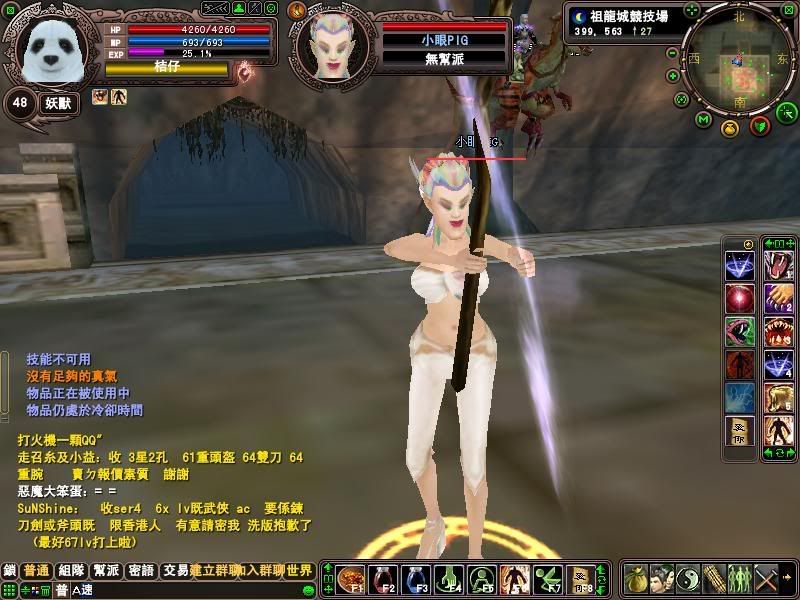
Task: Switch to the 組隊 team chat tab
Action: click(x=71, y=570)
